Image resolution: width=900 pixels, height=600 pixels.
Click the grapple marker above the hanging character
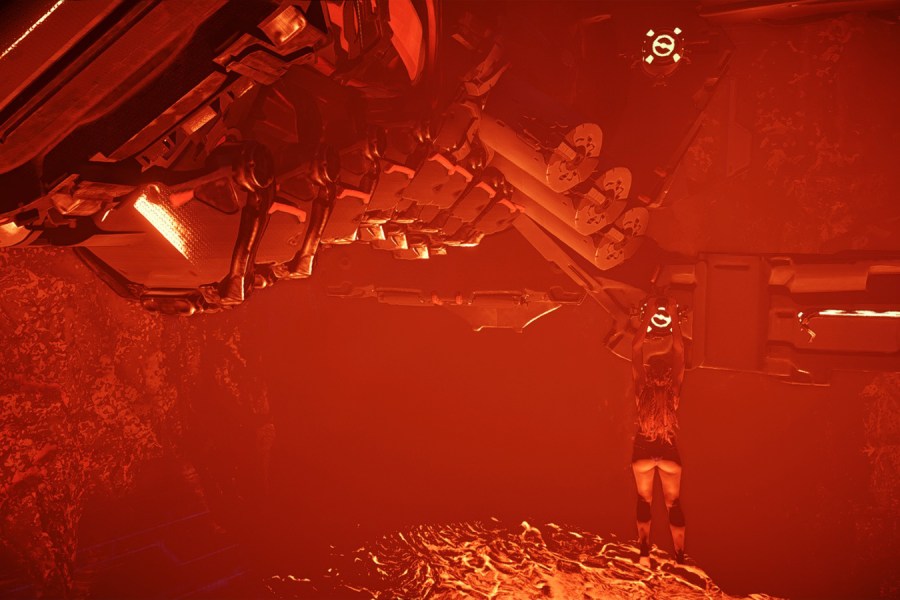coord(659,320)
